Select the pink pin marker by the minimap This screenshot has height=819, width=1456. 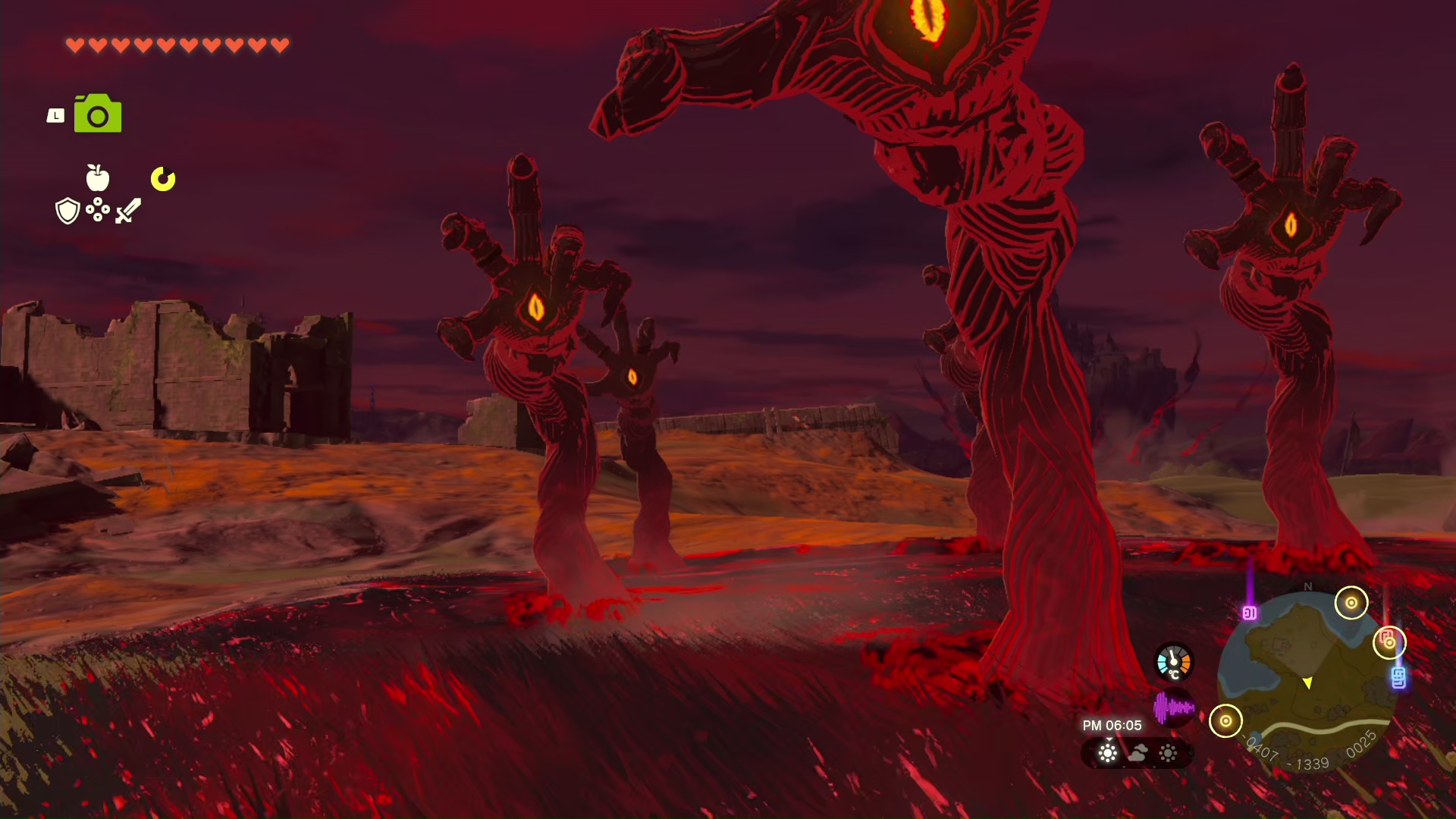1250,613
